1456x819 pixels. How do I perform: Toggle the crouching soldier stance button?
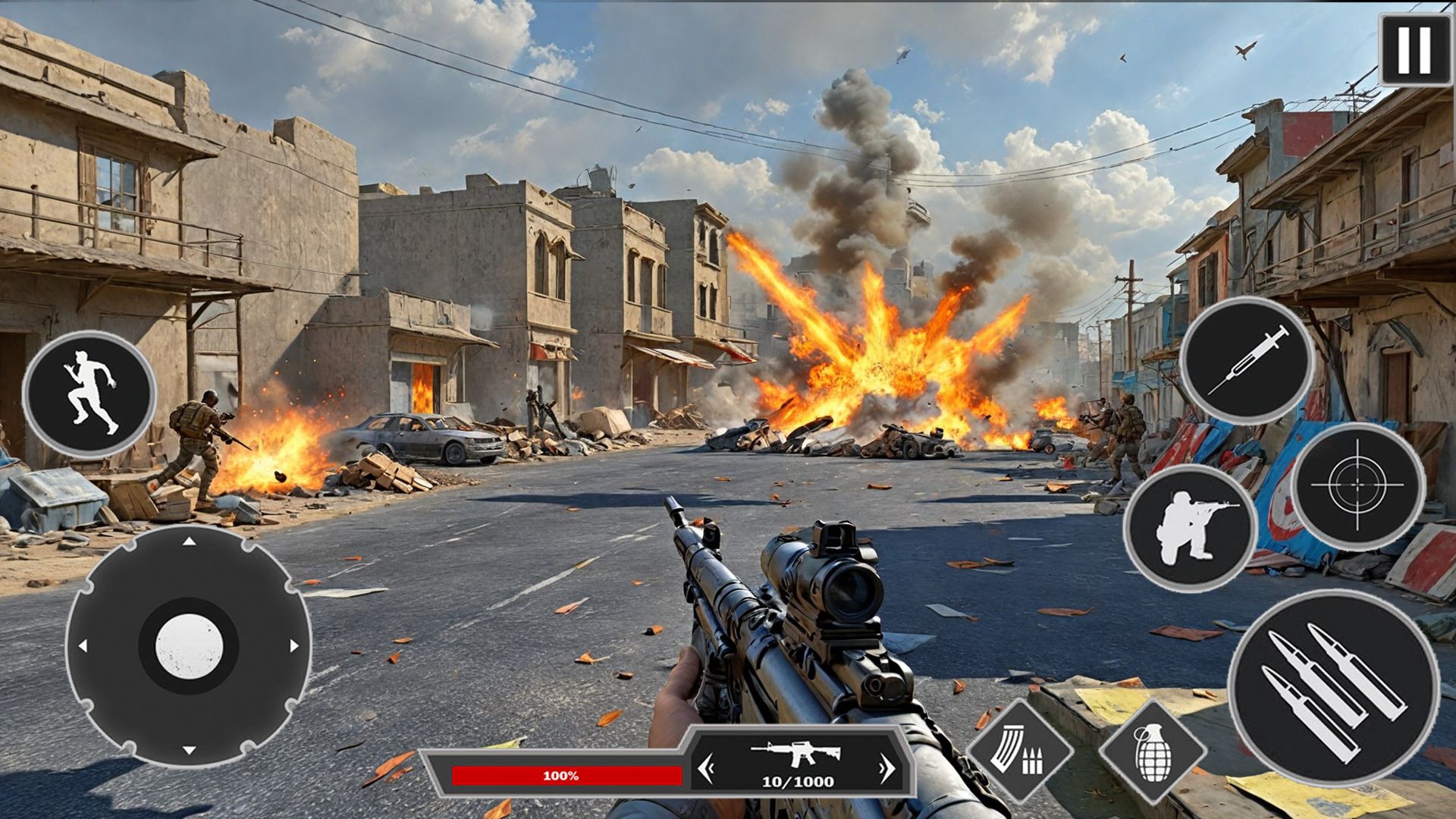pyautogui.click(x=1190, y=528)
